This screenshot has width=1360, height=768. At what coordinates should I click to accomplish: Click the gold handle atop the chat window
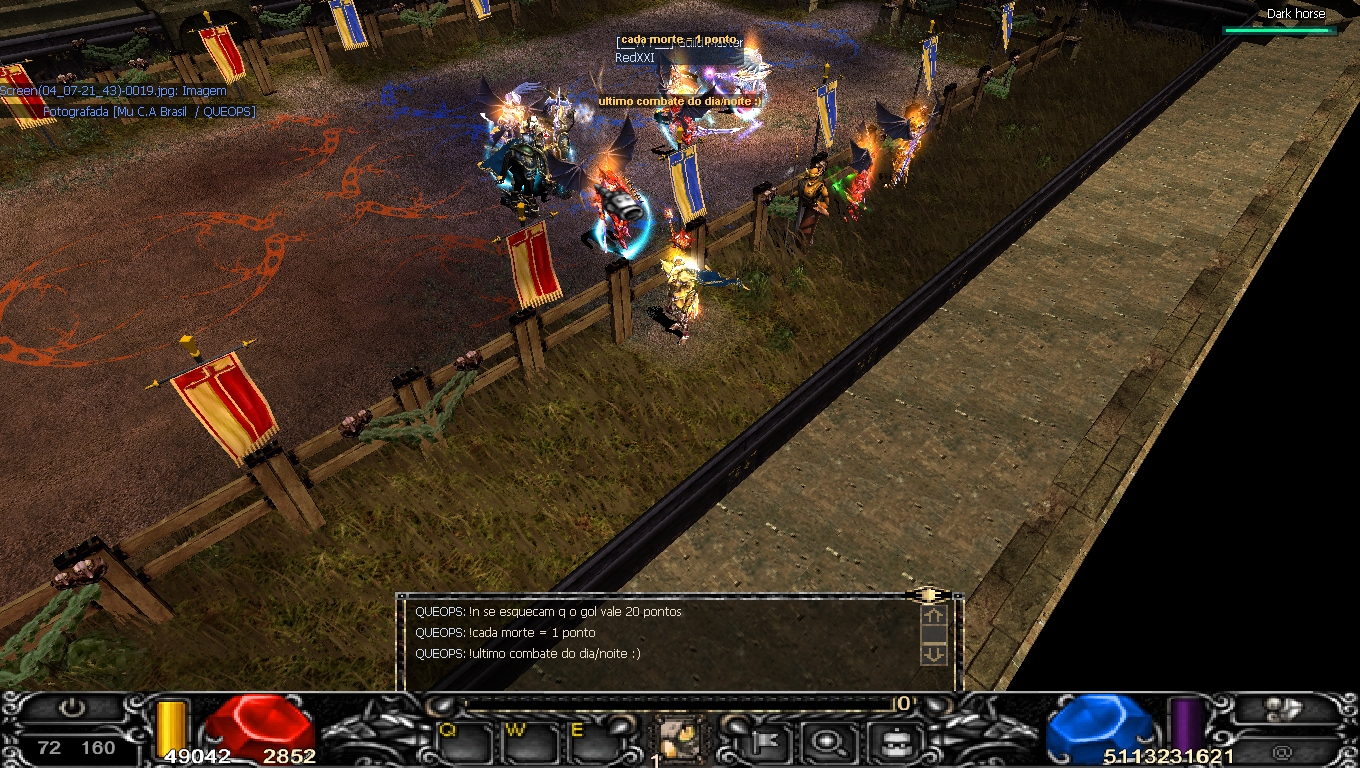(929, 595)
